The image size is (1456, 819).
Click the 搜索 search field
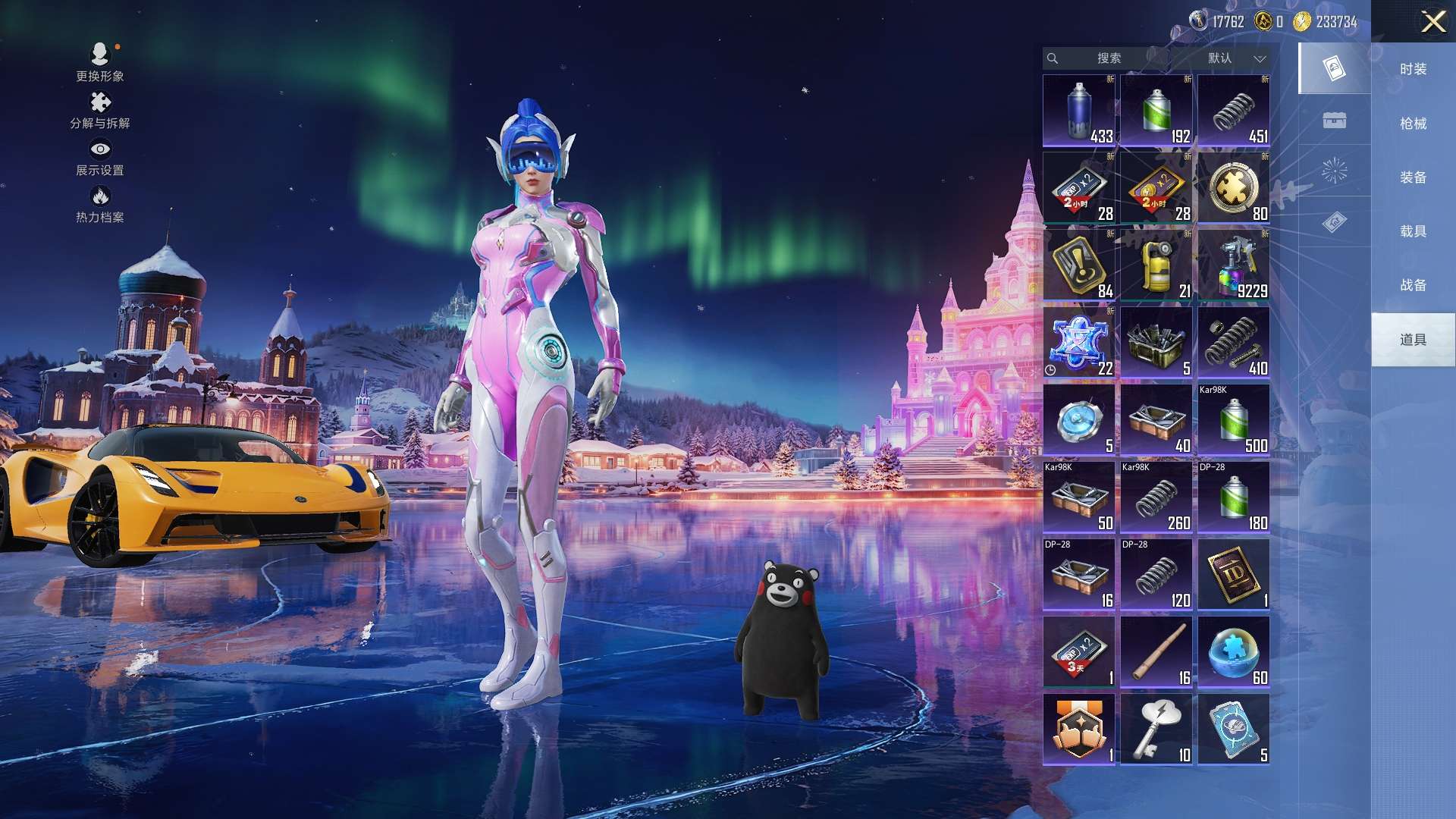pyautogui.click(x=1108, y=58)
